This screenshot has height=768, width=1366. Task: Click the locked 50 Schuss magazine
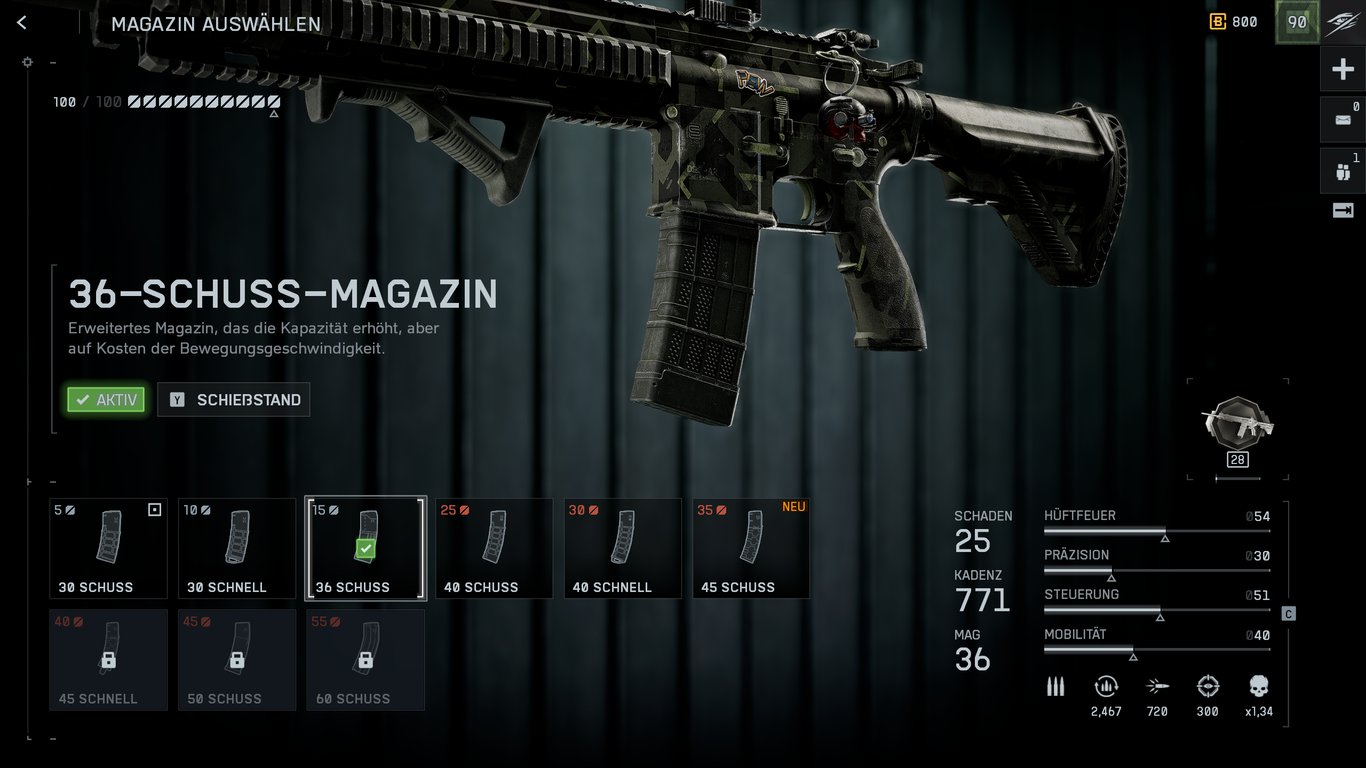click(x=237, y=660)
